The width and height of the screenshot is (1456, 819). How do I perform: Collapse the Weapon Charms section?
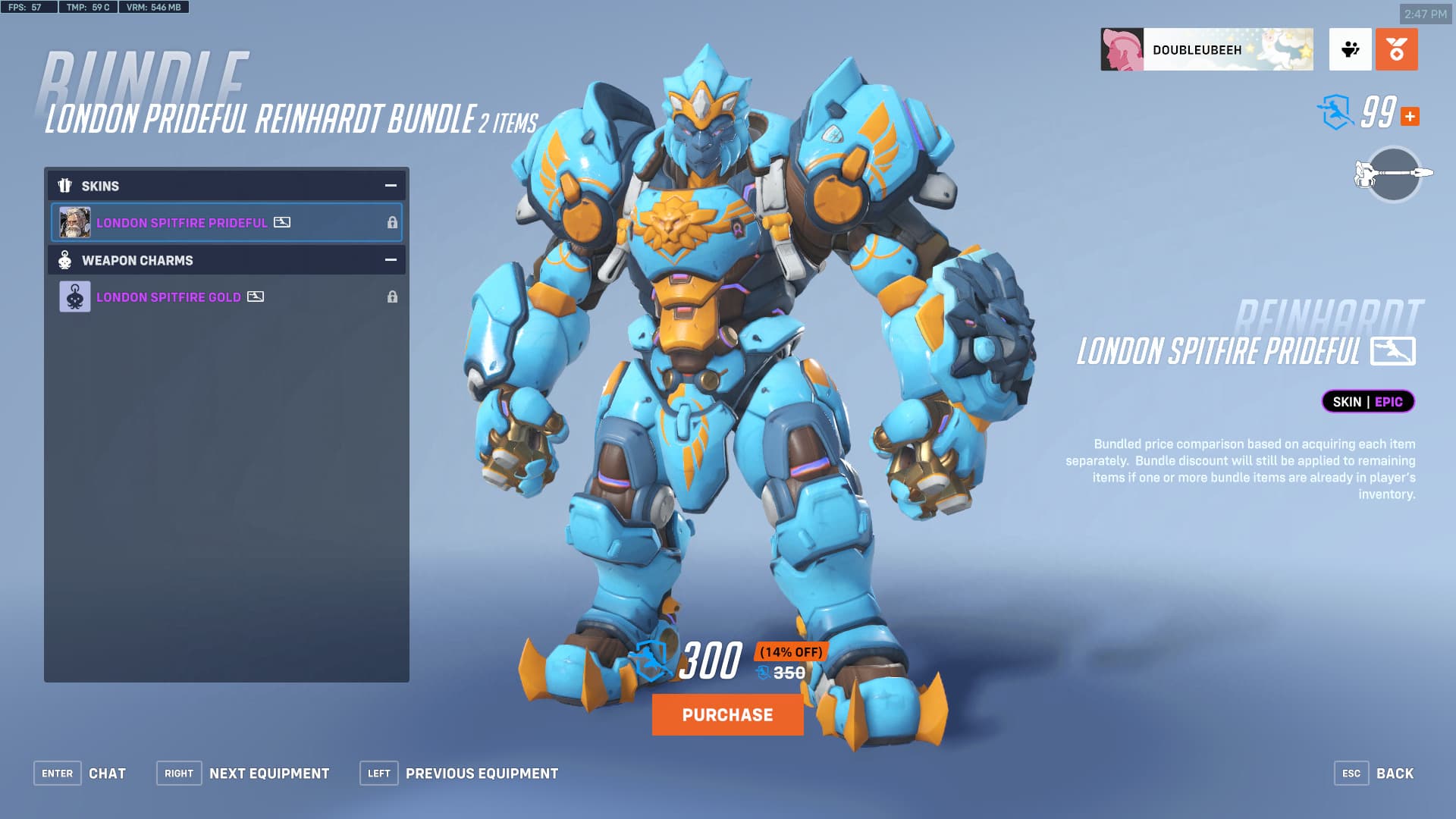391,260
